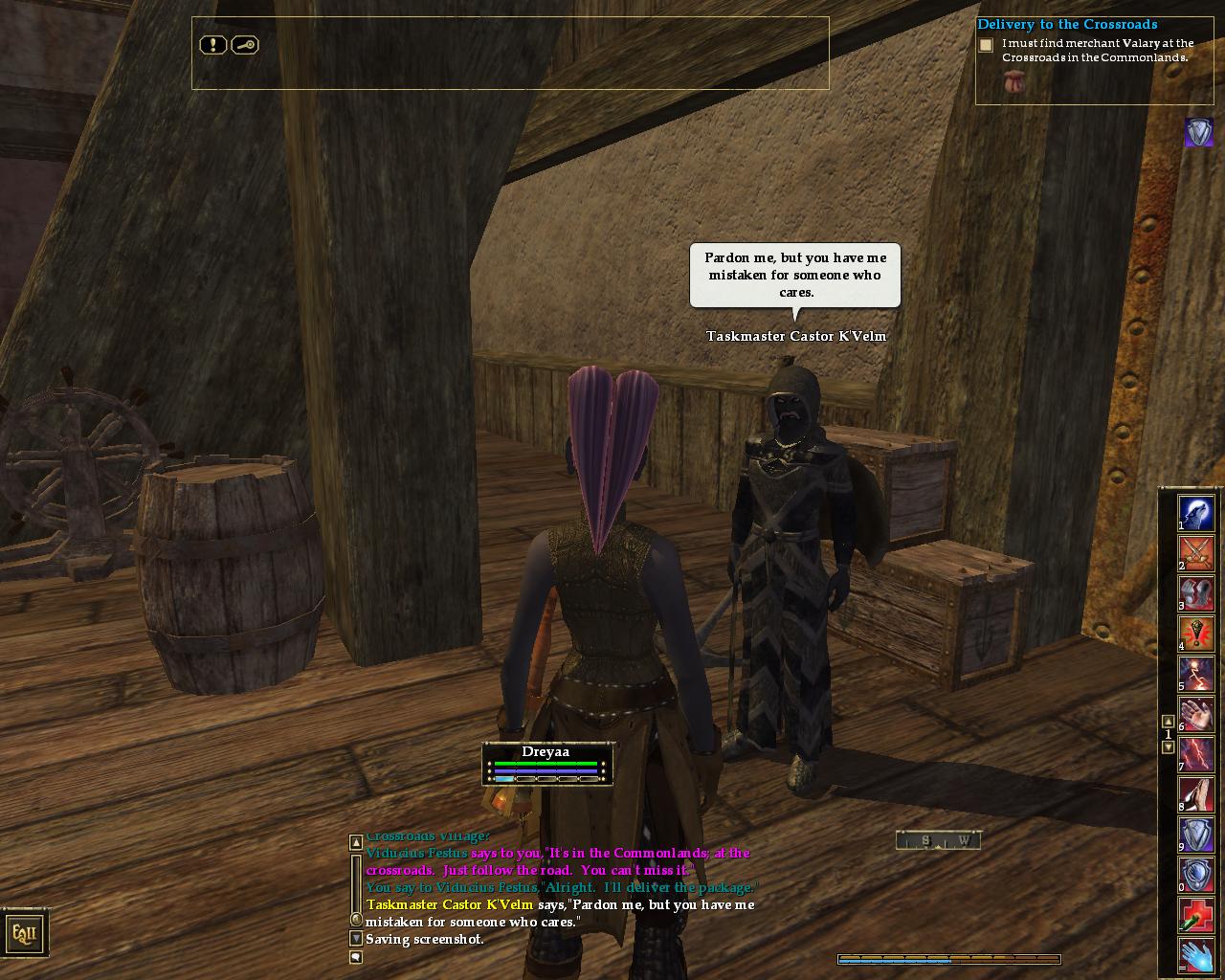Open the EQII main menu button

[x=24, y=933]
